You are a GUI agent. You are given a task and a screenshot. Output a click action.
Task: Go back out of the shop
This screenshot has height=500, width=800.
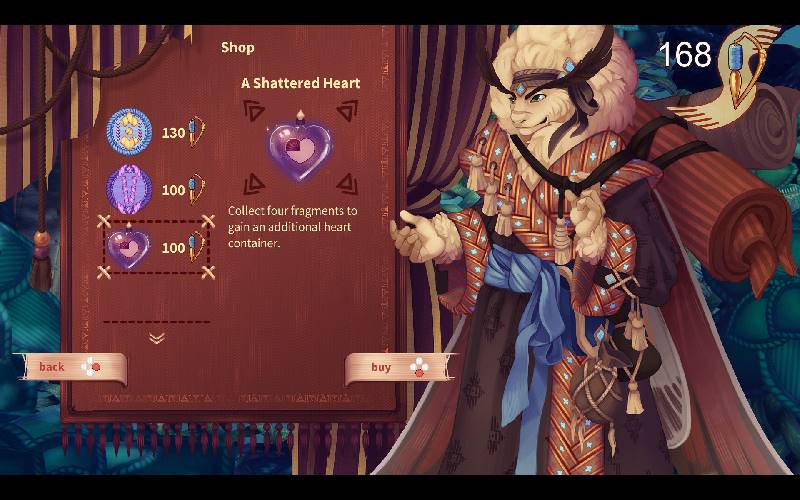coord(70,367)
